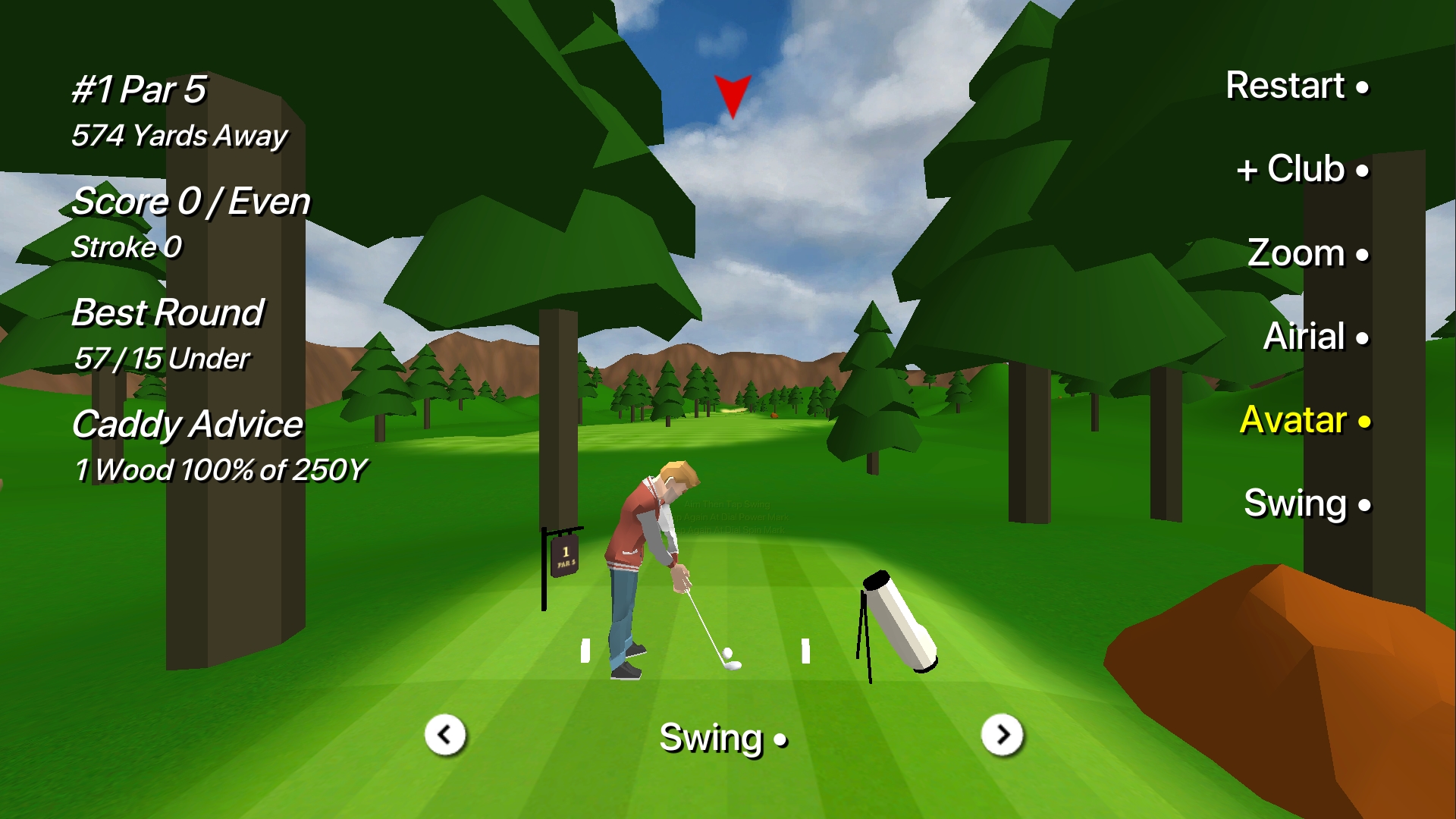
Task: Activate the Zoom view option
Action: 1307,253
